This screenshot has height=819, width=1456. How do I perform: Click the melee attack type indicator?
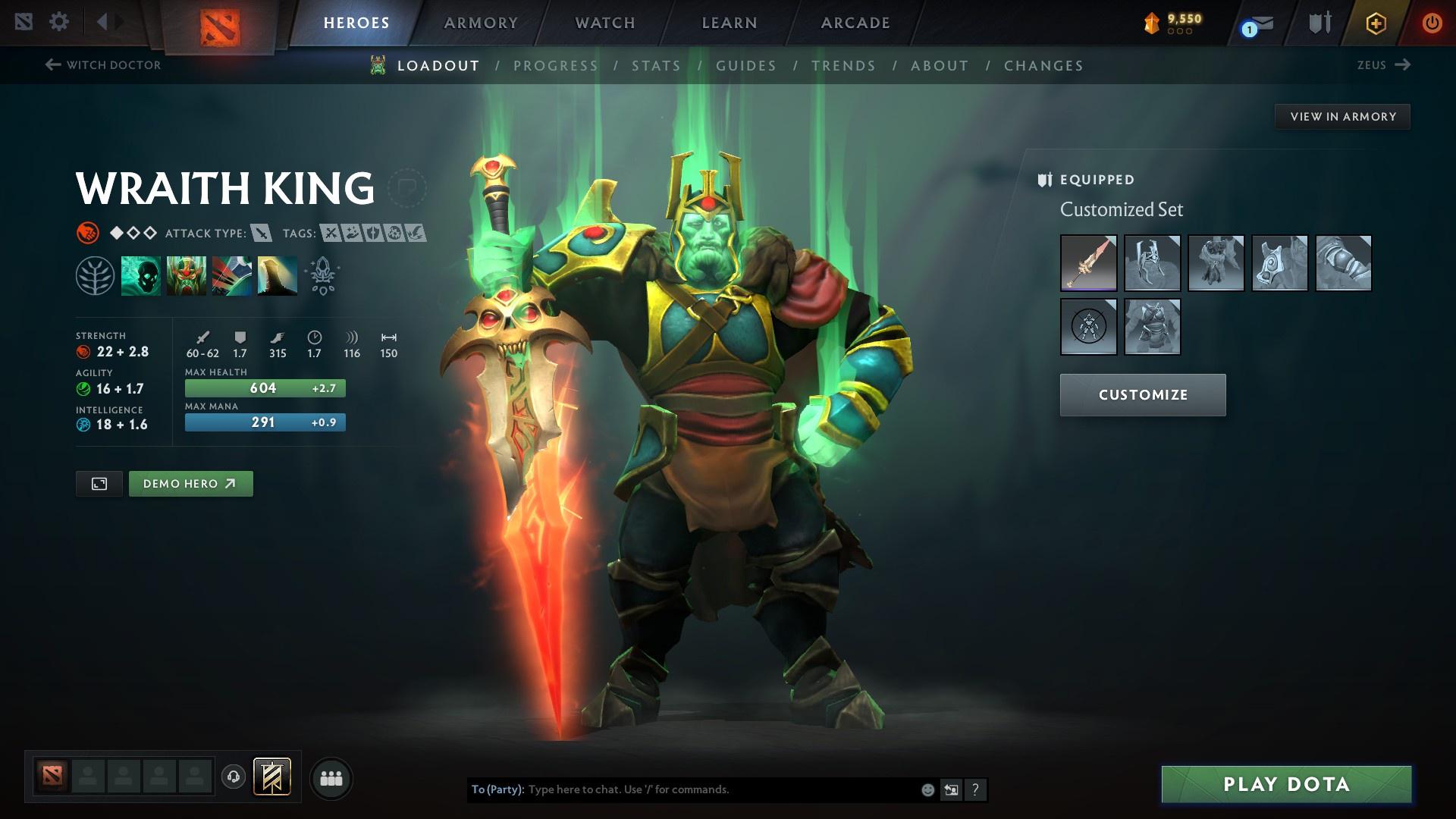262,234
